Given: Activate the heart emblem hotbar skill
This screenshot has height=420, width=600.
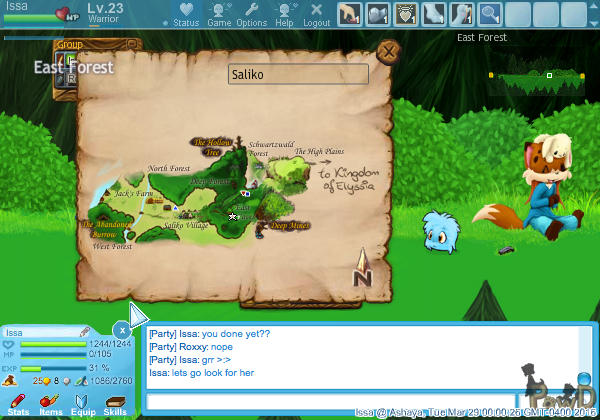Looking at the screenshot, I should pos(406,14).
